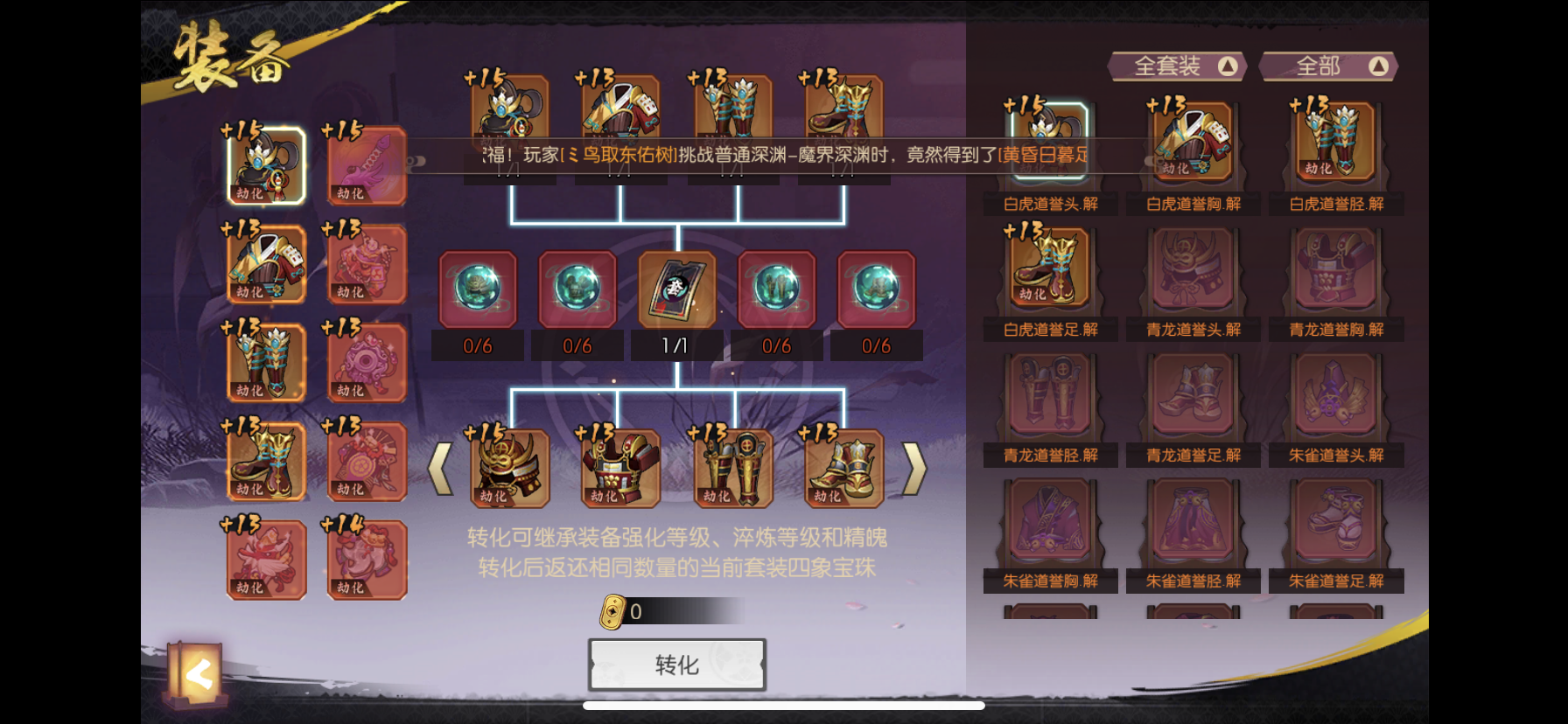Click the back arrow lantern button
1568x724 pixels.
click(x=199, y=673)
